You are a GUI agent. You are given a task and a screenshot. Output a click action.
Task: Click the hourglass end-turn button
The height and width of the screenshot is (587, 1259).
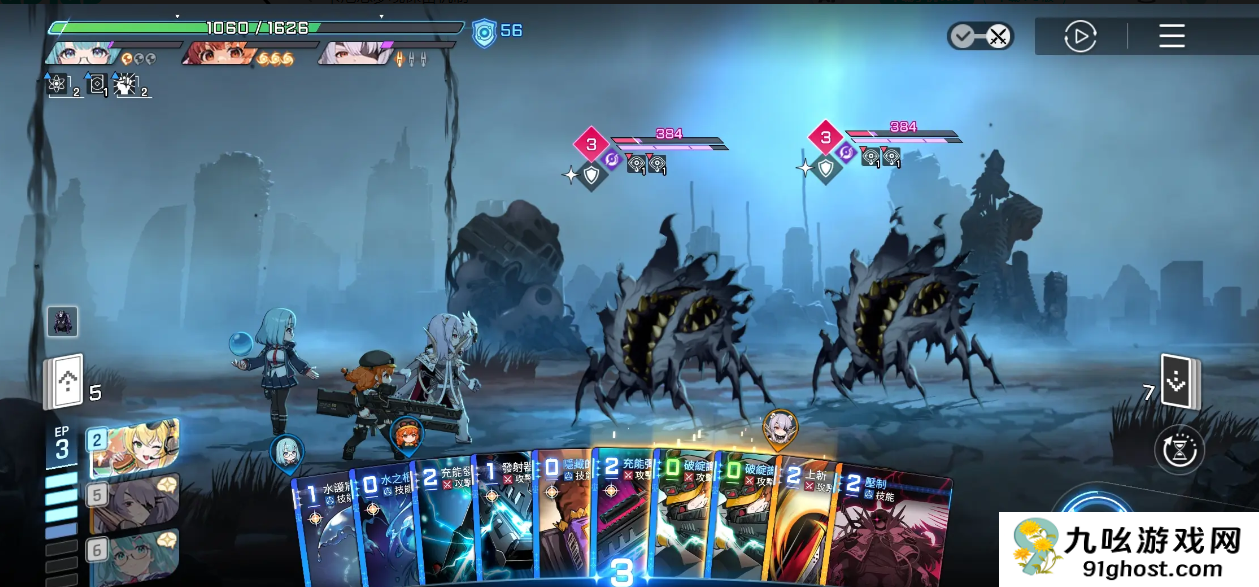1180,450
